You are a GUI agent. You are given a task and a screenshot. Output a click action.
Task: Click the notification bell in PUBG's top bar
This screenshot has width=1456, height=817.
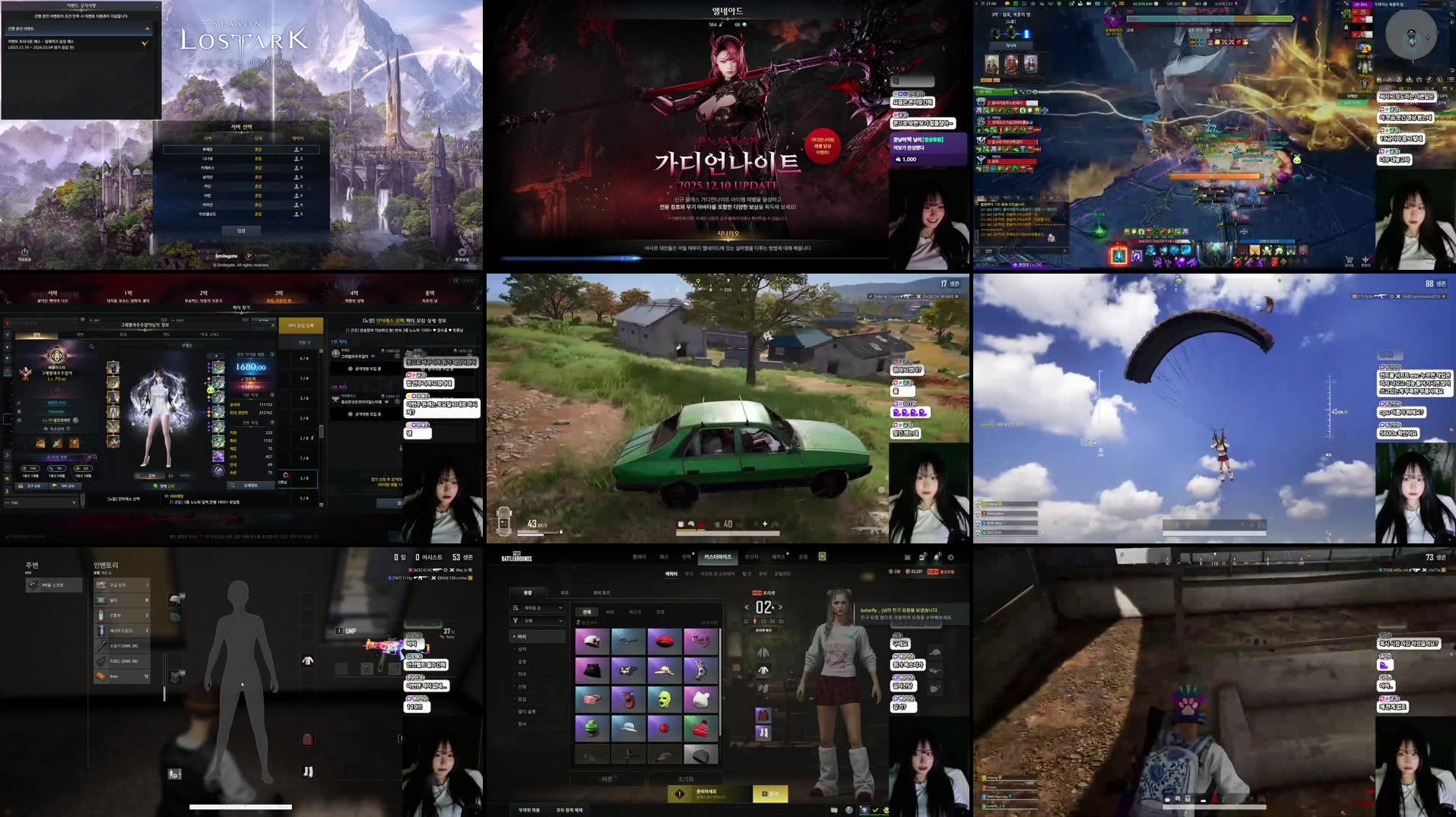pyautogui.click(x=937, y=557)
